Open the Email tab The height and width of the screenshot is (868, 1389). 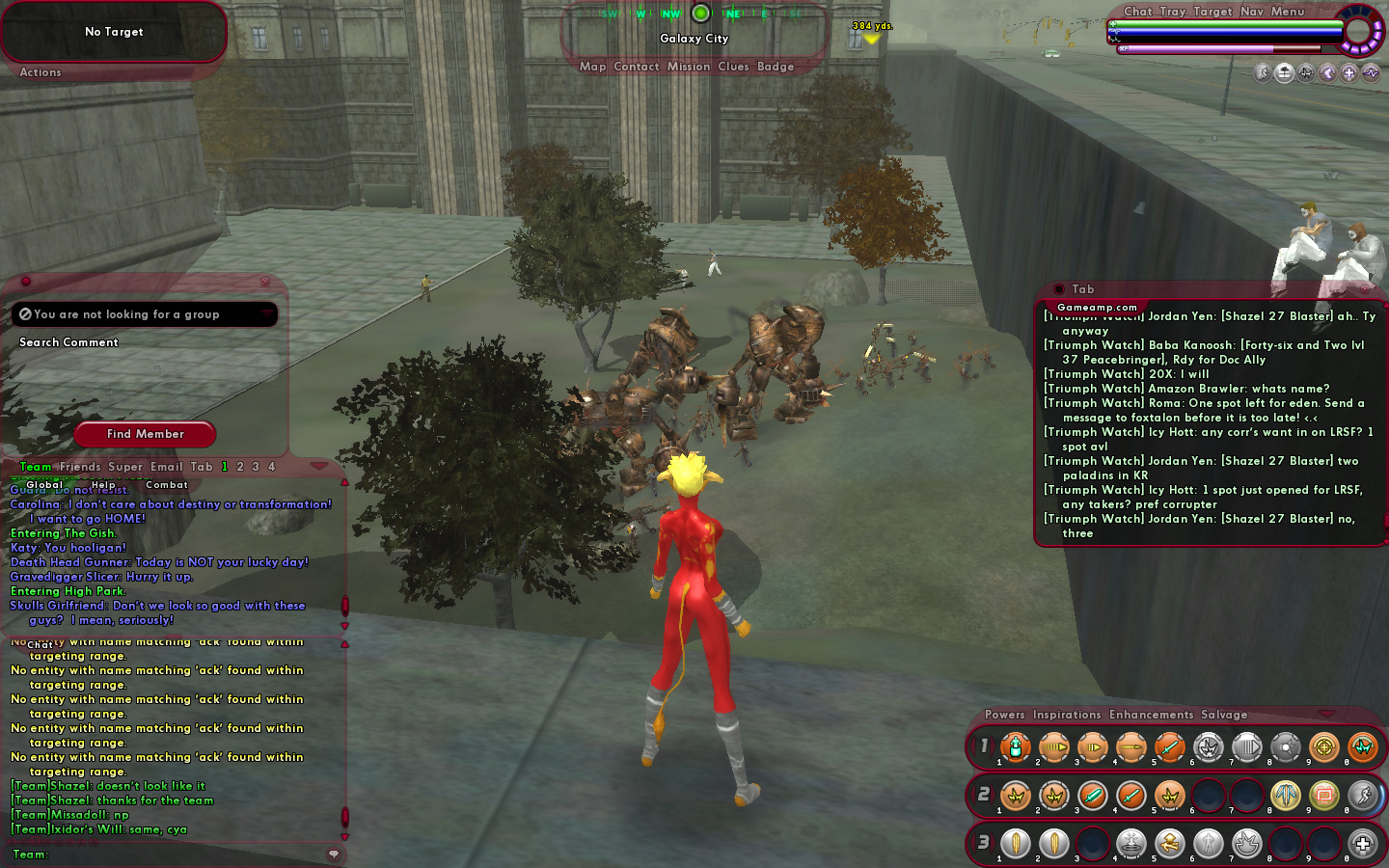[166, 467]
